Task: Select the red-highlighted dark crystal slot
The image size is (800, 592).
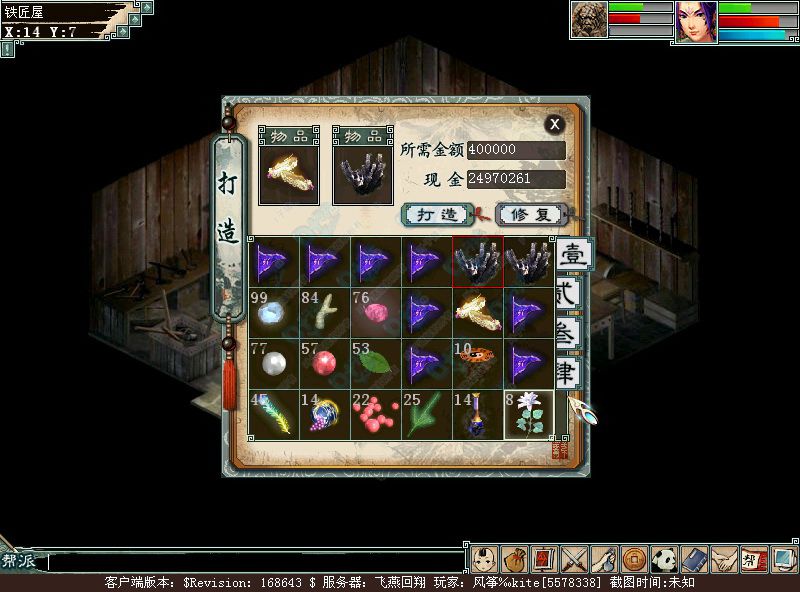Action: point(478,262)
